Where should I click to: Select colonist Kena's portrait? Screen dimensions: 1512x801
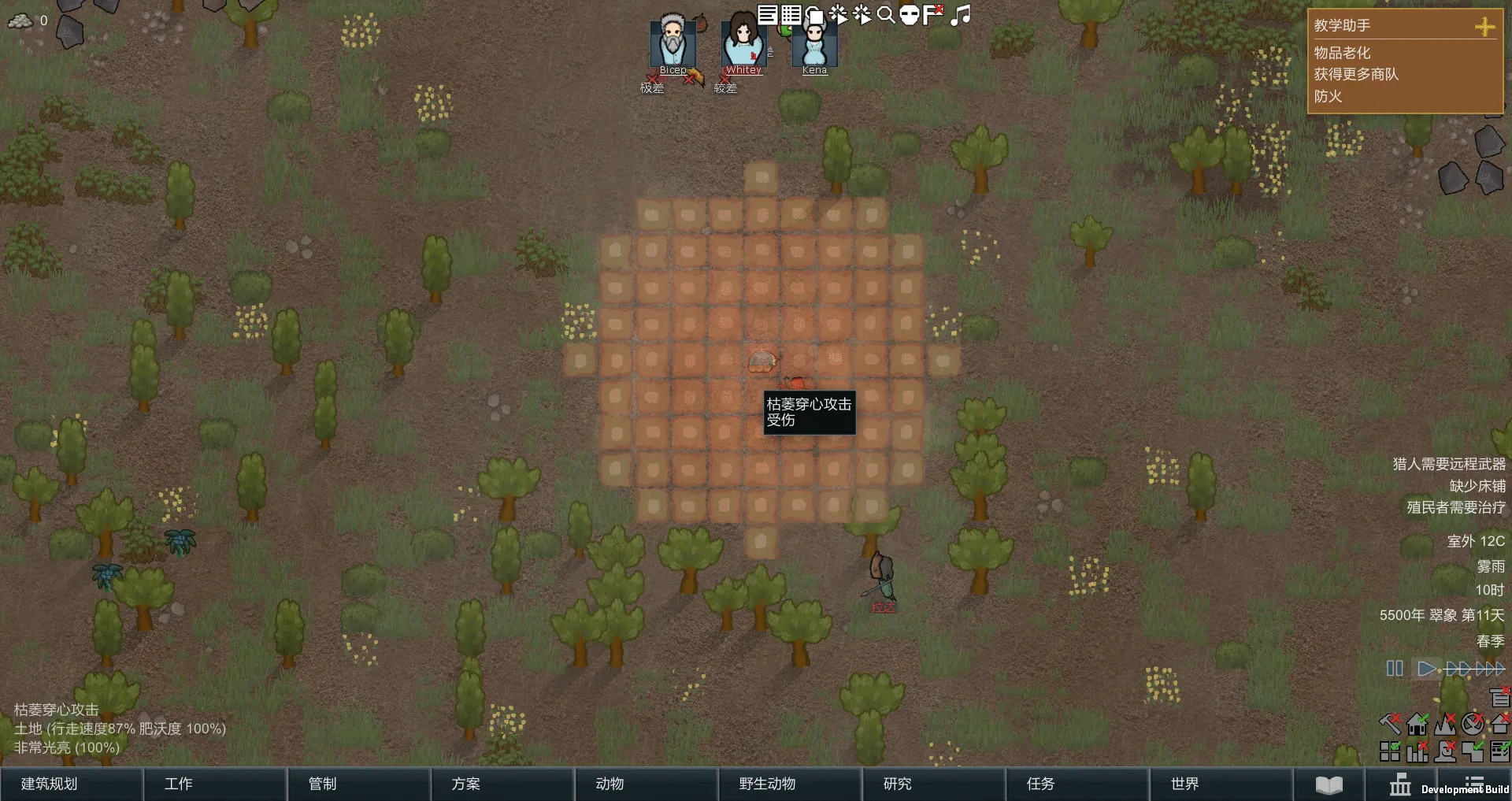click(814, 44)
